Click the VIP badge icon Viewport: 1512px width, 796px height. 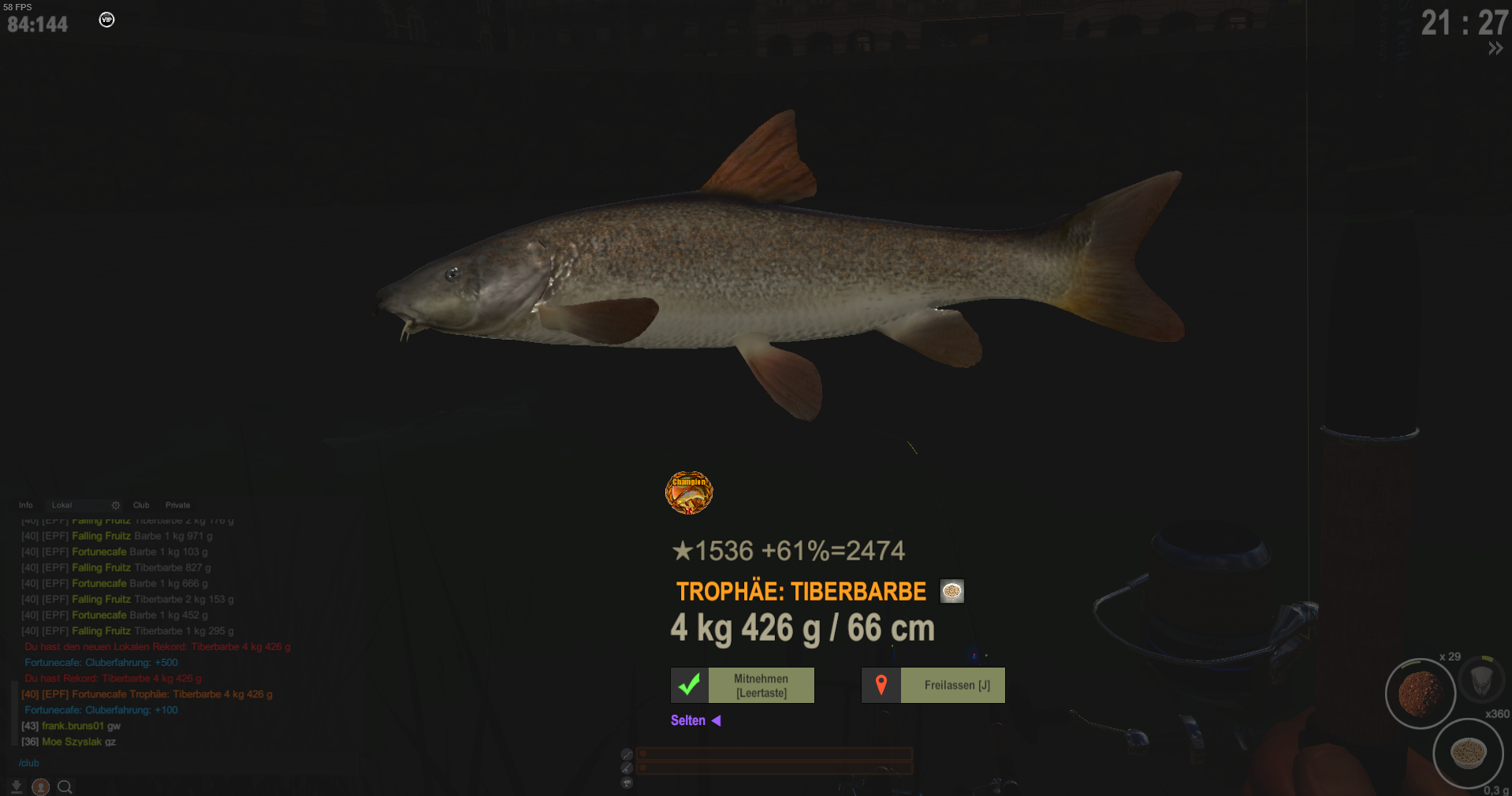106,20
